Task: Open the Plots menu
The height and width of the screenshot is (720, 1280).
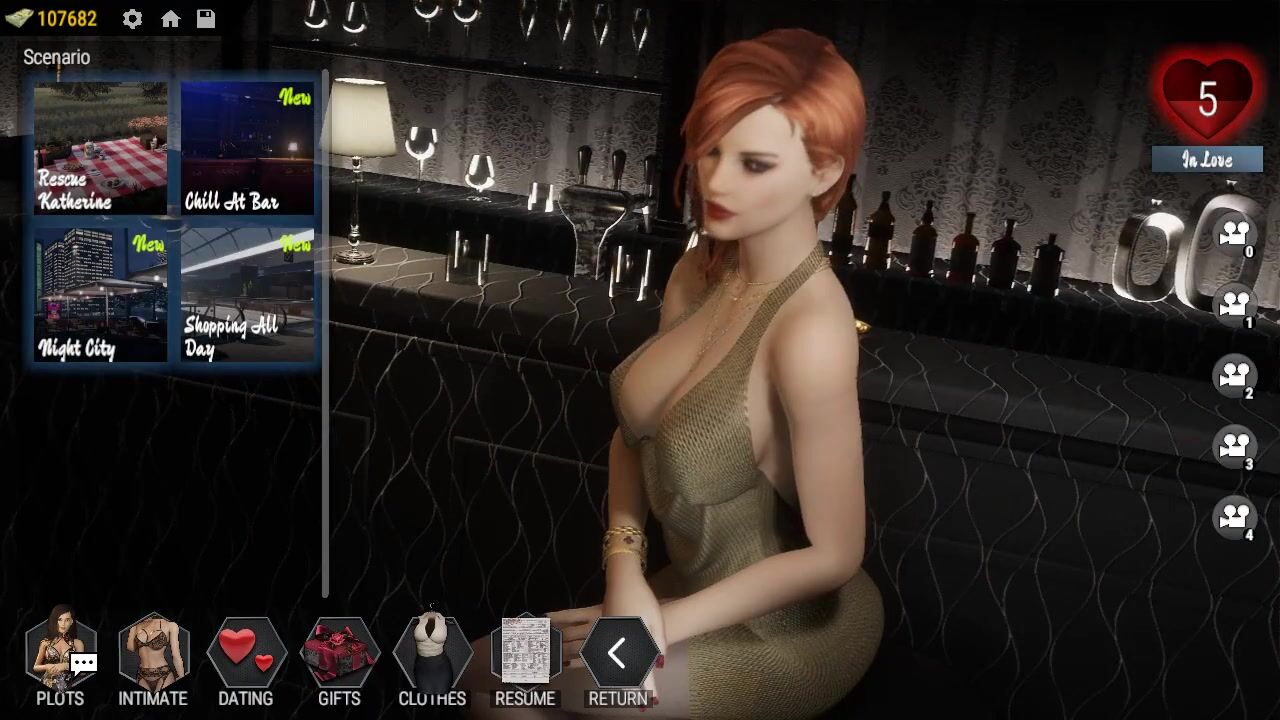Action: [60, 660]
